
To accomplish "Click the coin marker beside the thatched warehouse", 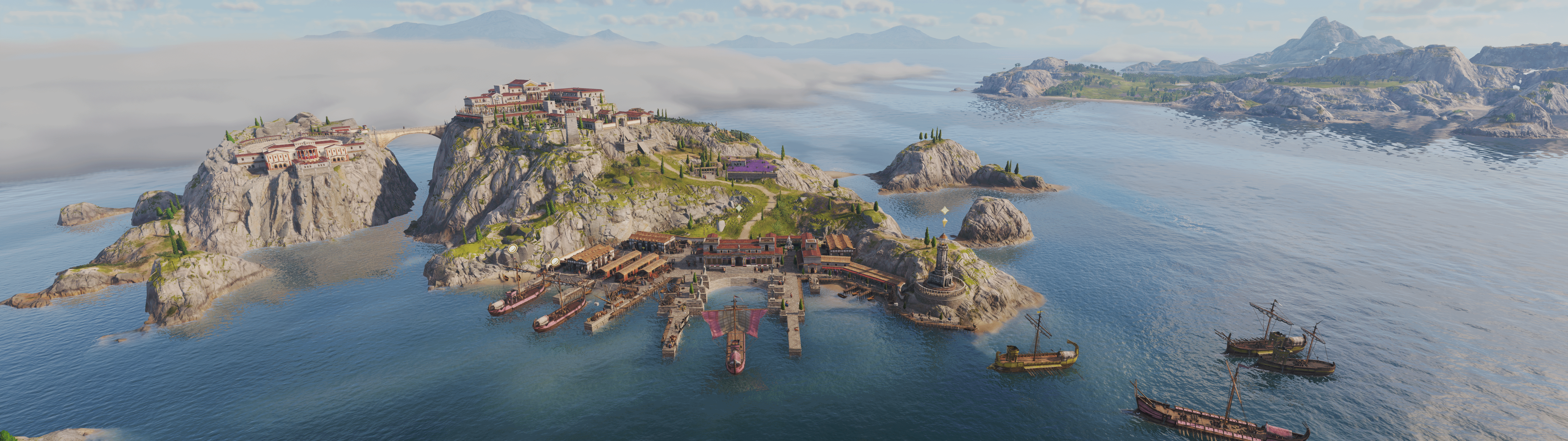I will point(555,261).
